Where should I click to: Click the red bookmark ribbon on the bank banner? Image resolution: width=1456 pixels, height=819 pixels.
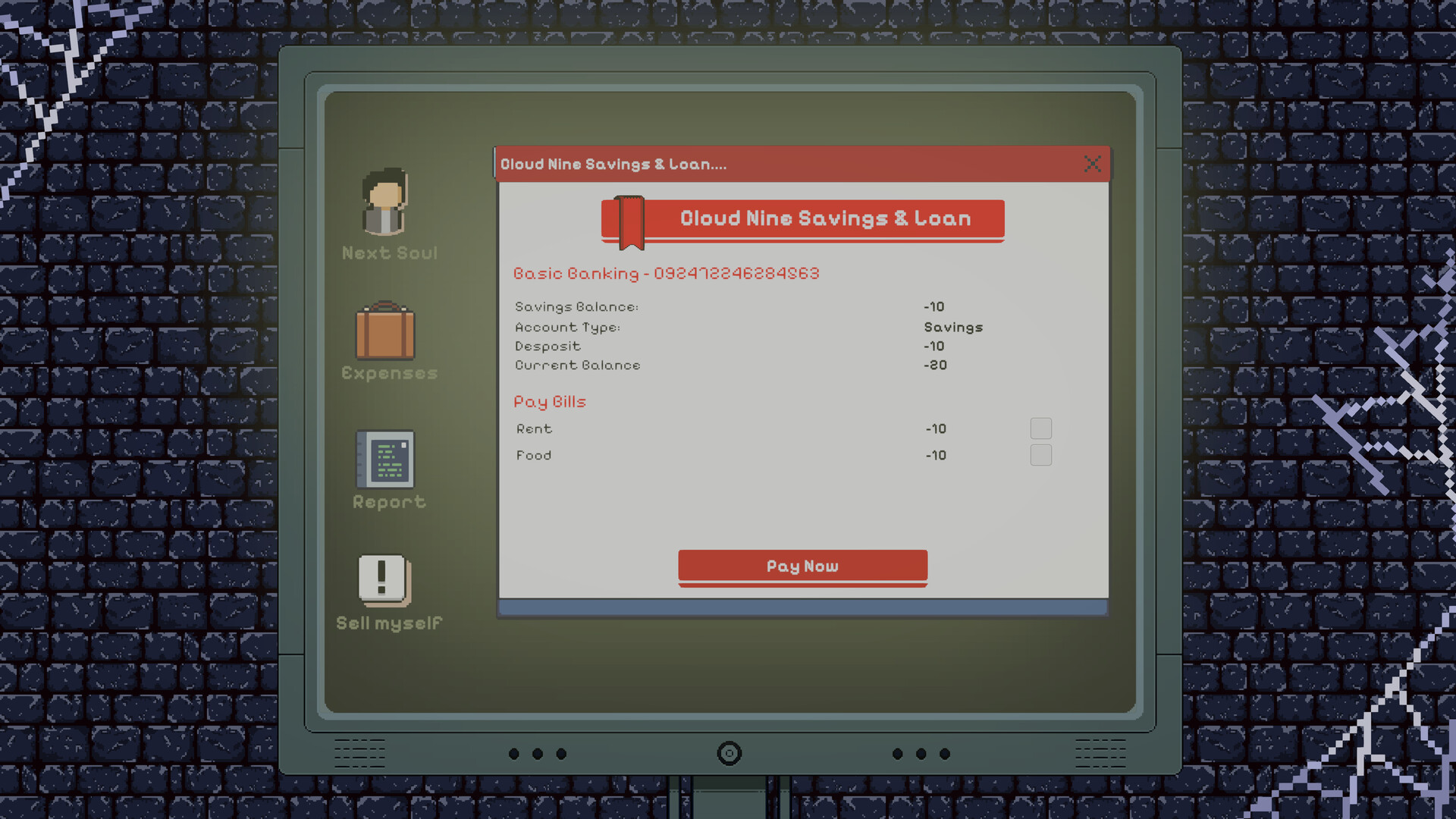[x=630, y=221]
